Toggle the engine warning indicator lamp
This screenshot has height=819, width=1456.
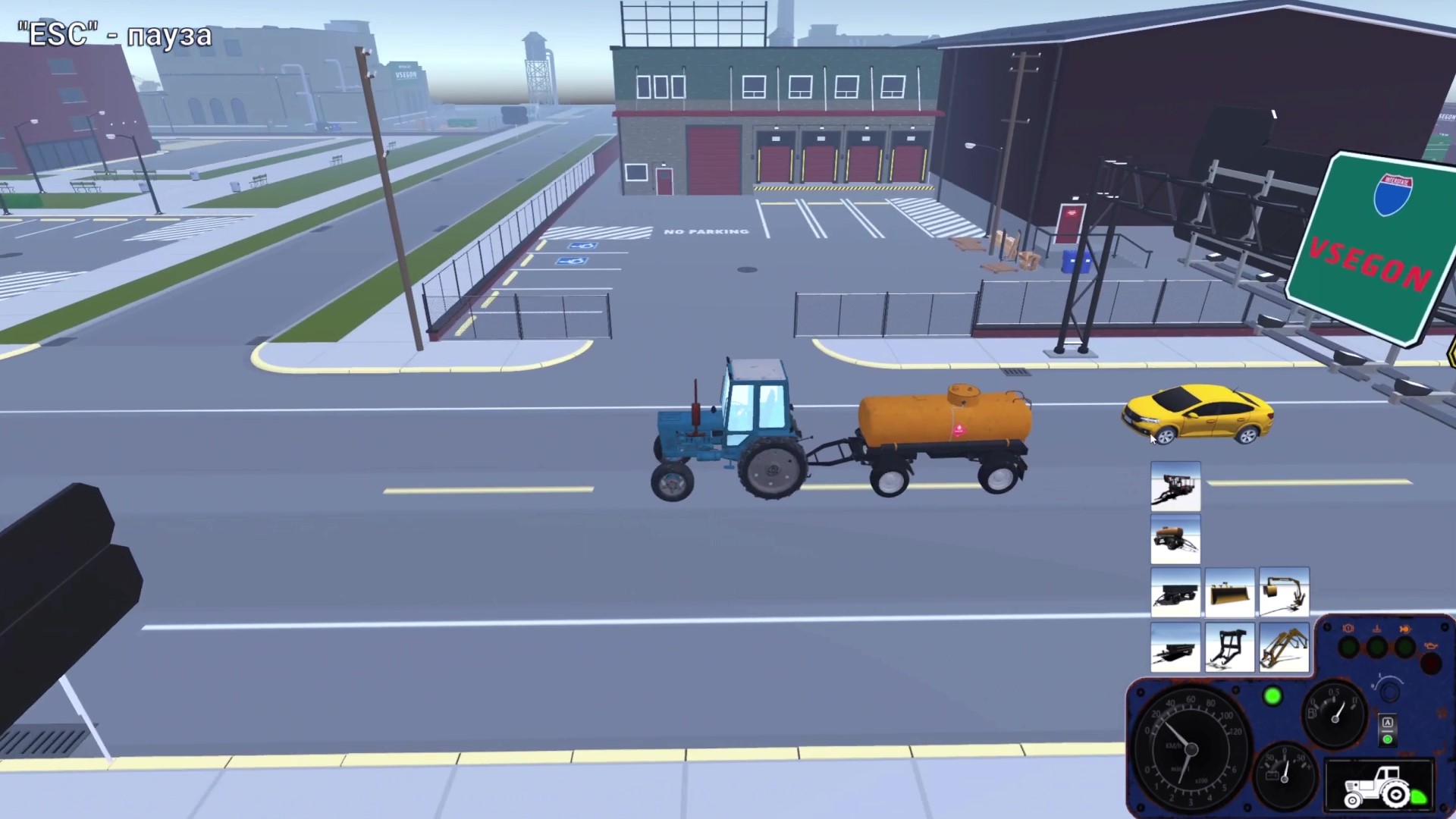point(1348,645)
